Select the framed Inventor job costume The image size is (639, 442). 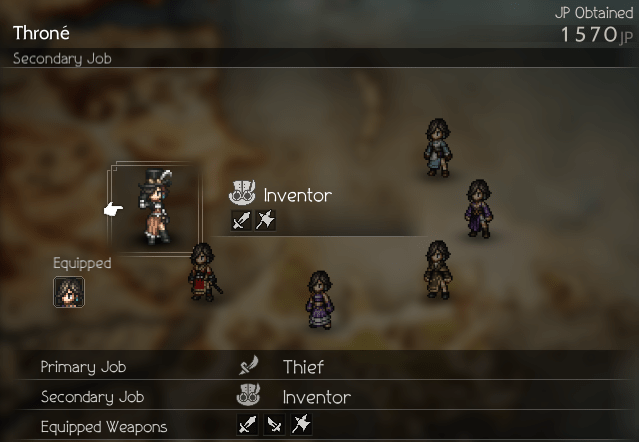(151, 208)
